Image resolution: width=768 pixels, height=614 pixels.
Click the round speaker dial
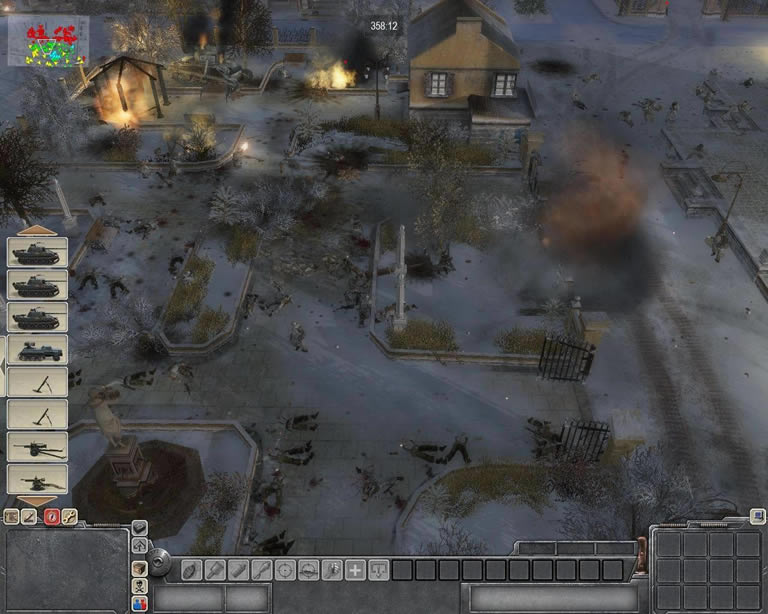160,566
